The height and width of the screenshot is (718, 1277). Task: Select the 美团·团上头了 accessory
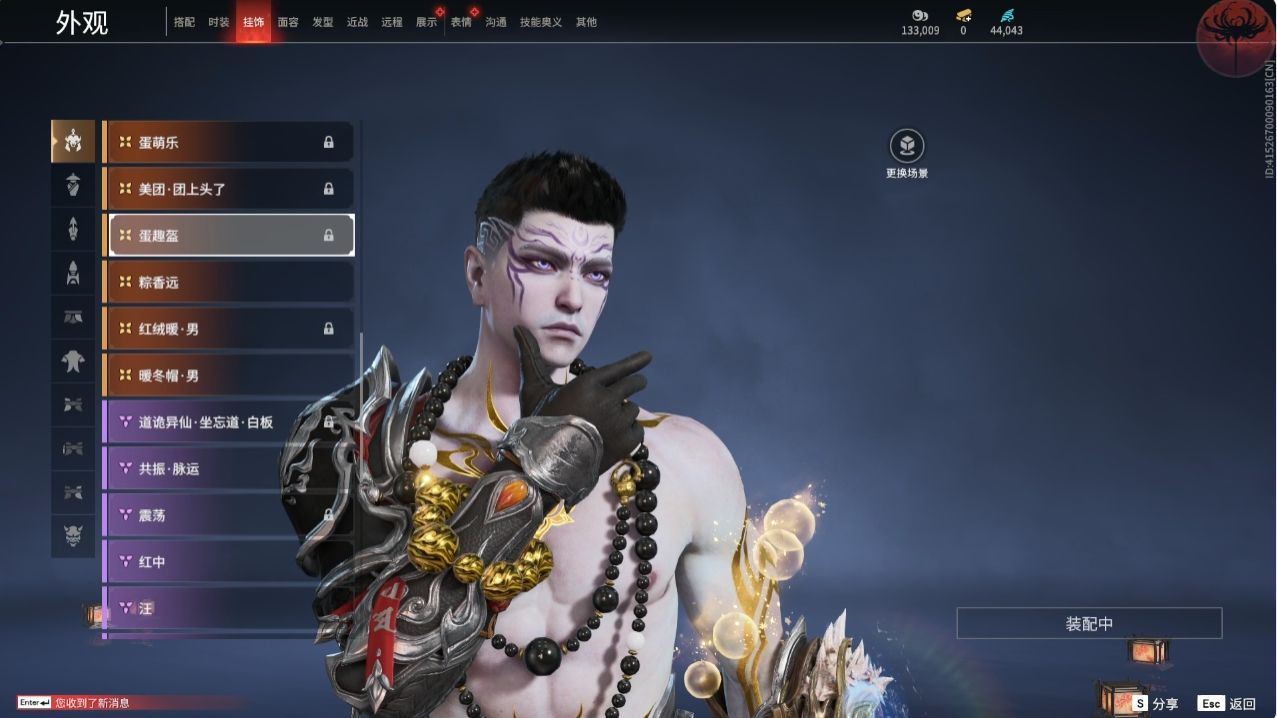[228, 189]
